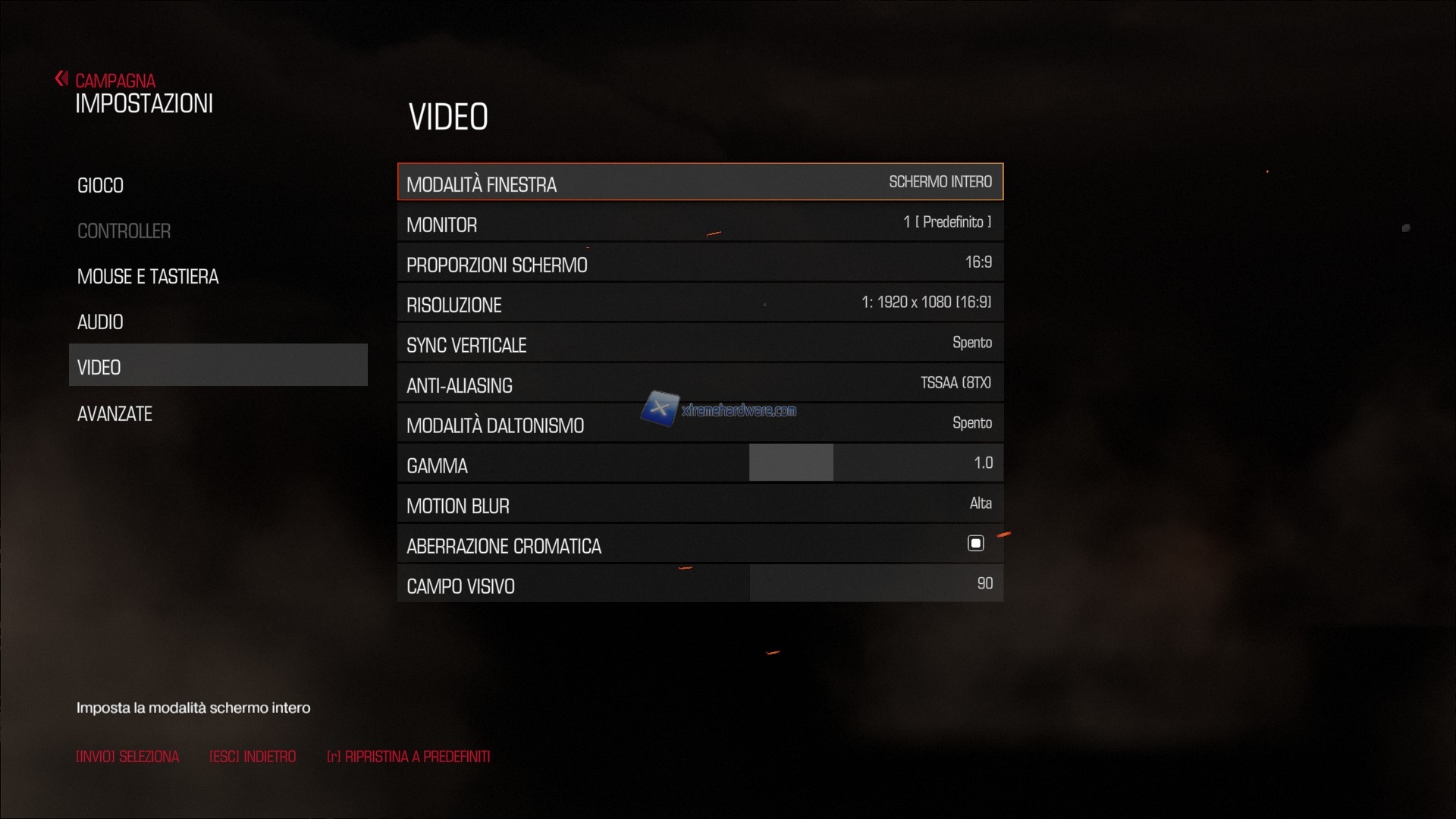
Task: Switch to Mouse e Tastiera settings
Action: pos(148,277)
